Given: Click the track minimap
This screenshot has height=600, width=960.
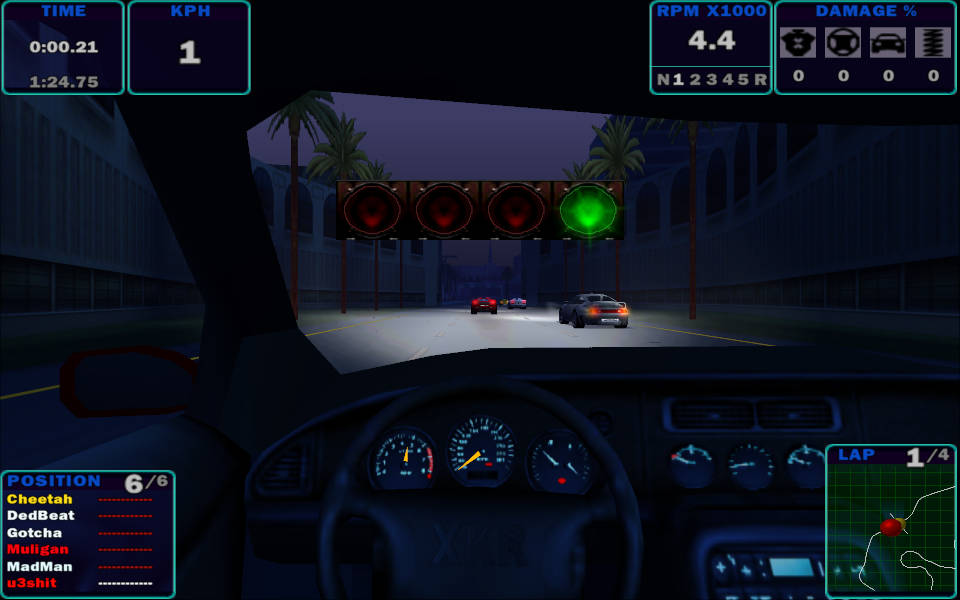Looking at the screenshot, I should (891, 530).
